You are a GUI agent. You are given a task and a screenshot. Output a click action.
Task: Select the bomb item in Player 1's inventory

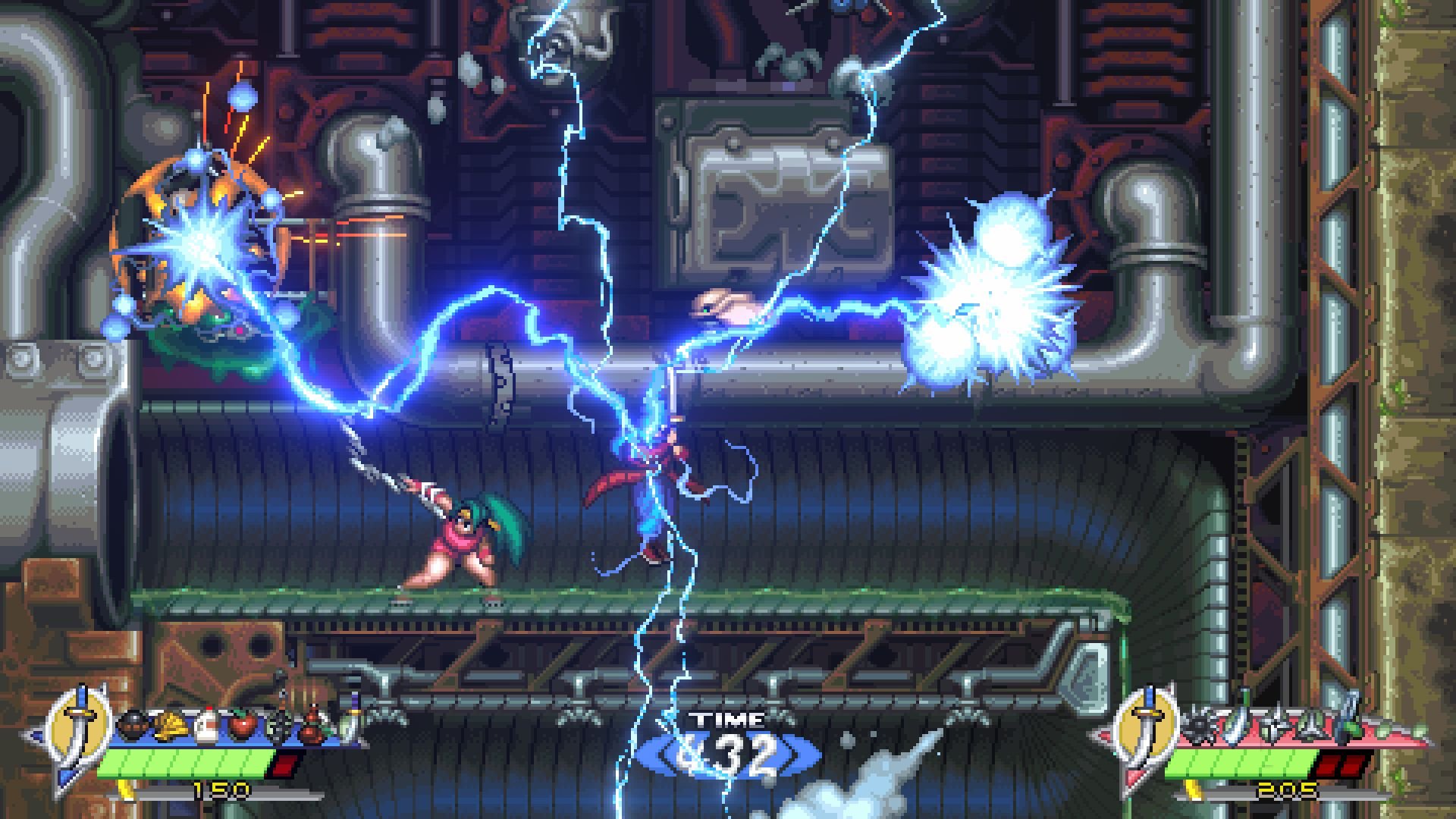pyautogui.click(x=133, y=723)
